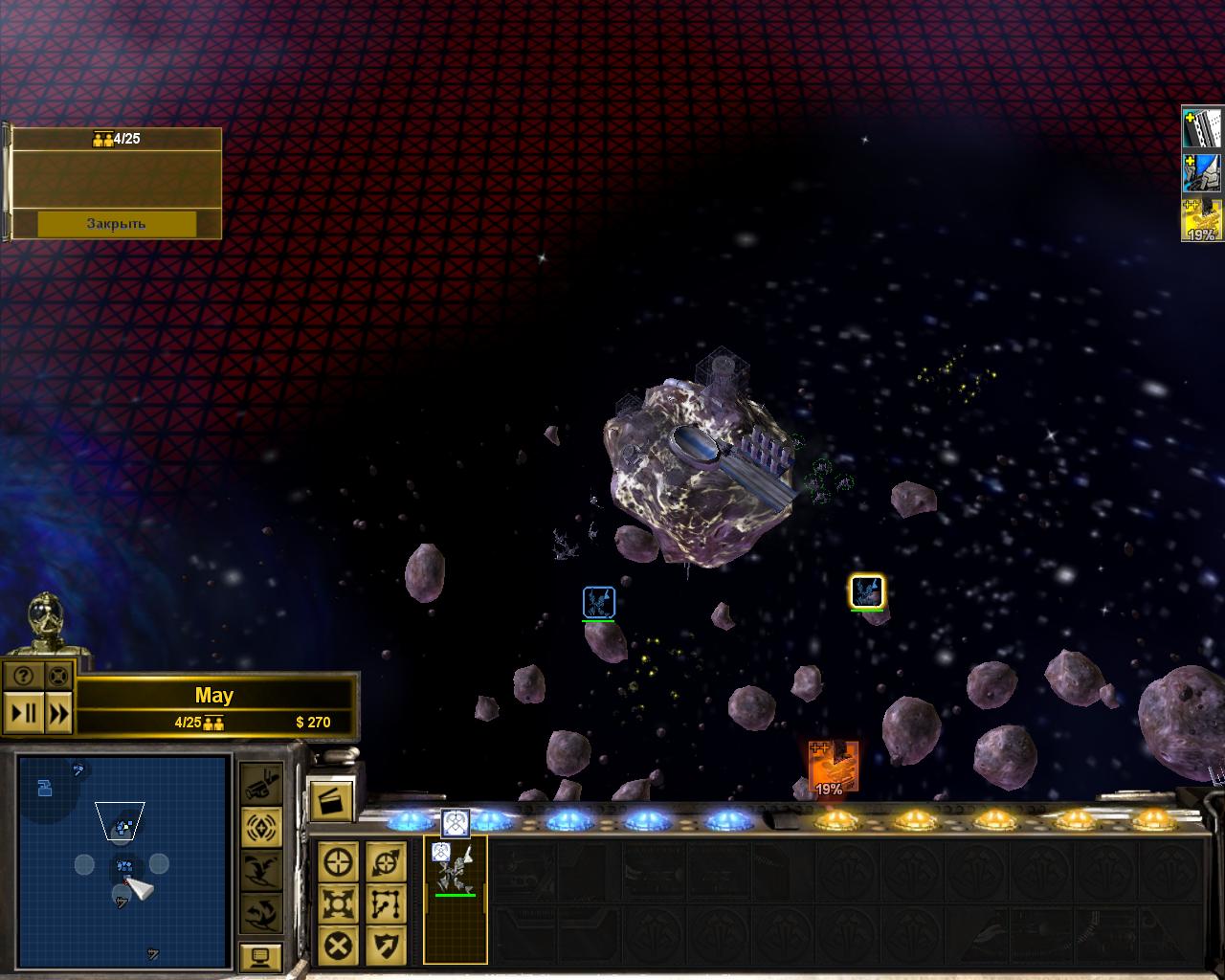Activate the fast-forward speed button
The image size is (1225, 980).
click(x=58, y=713)
